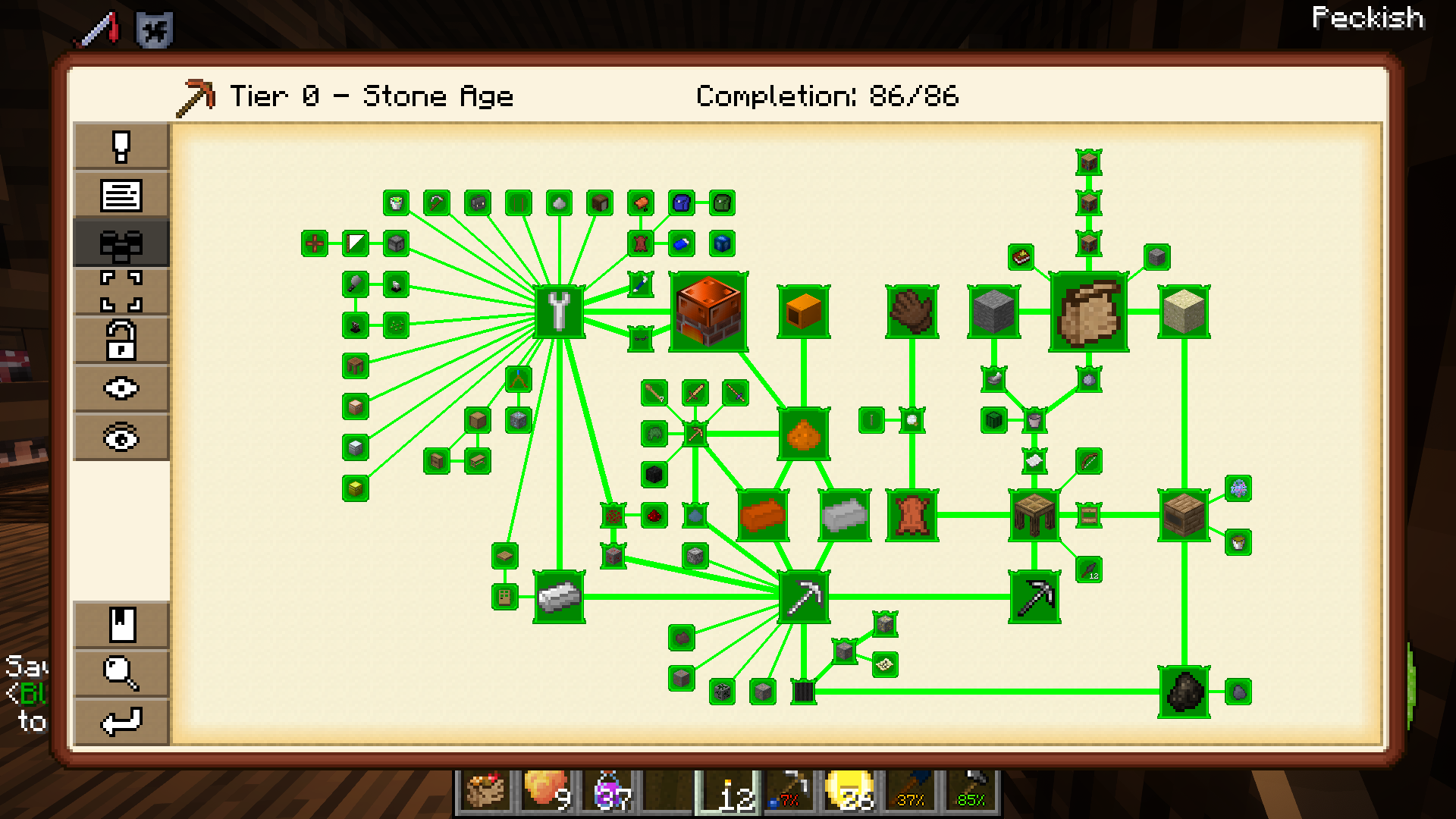The width and height of the screenshot is (1456, 819).
Task: Click the fullscreen corners sidebar button
Action: tap(121, 291)
